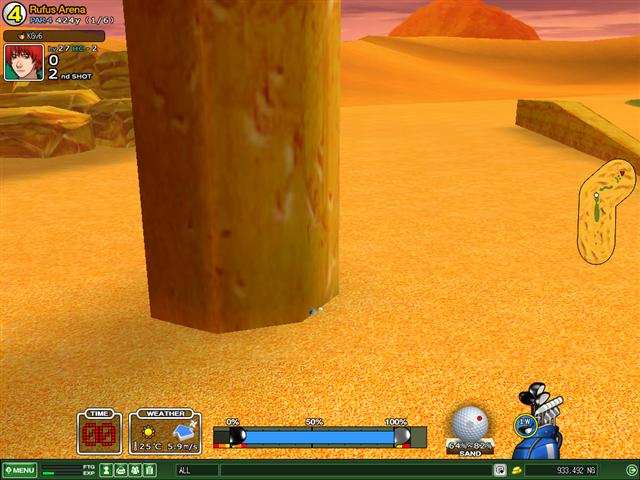Image resolution: width=640 pixels, height=480 pixels.
Task: Open the friends group icon in bottom bar
Action: (x=135, y=470)
